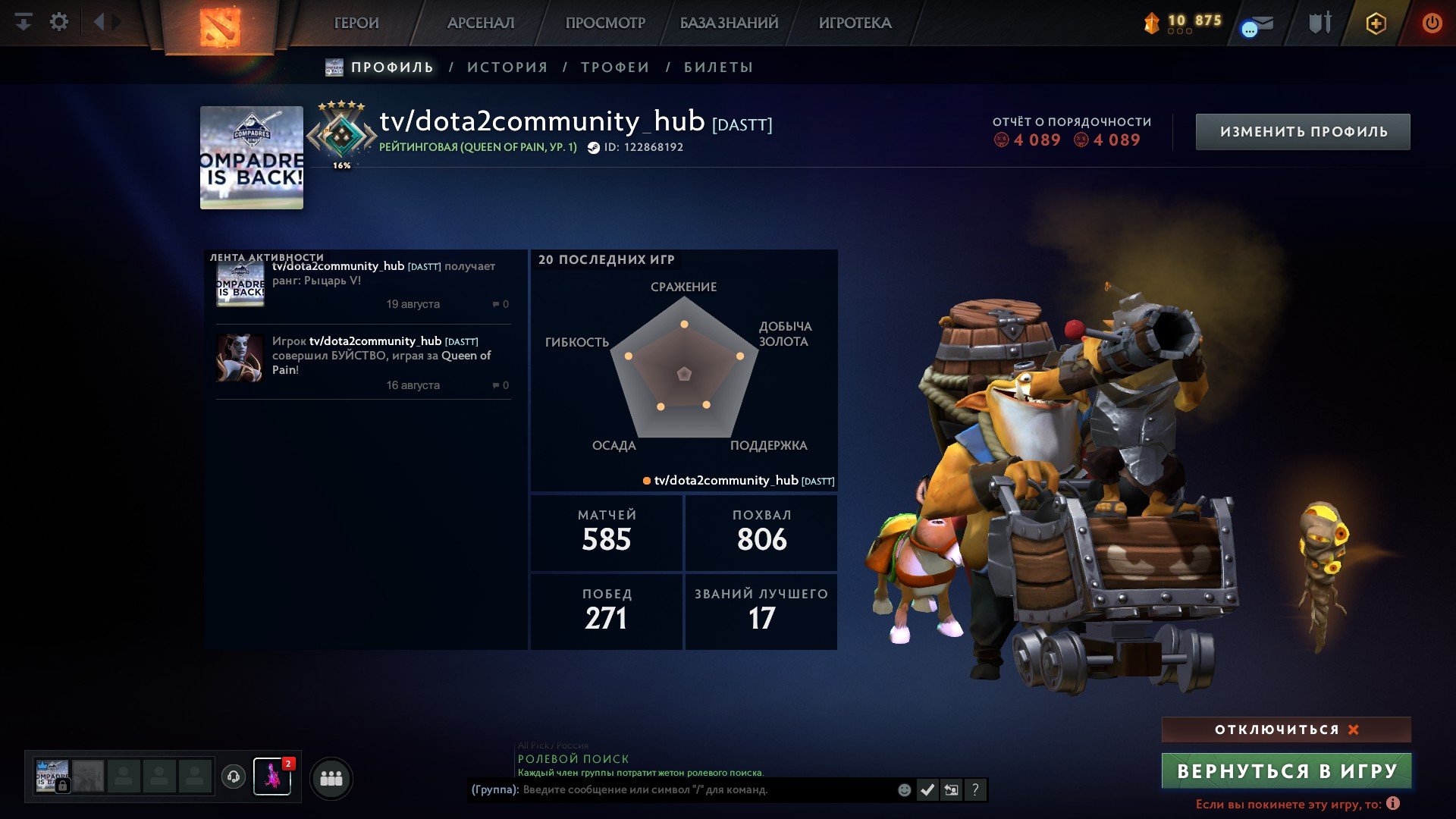The image size is (1456, 819).
Task: Open the chat help question mark
Action: coord(975,789)
